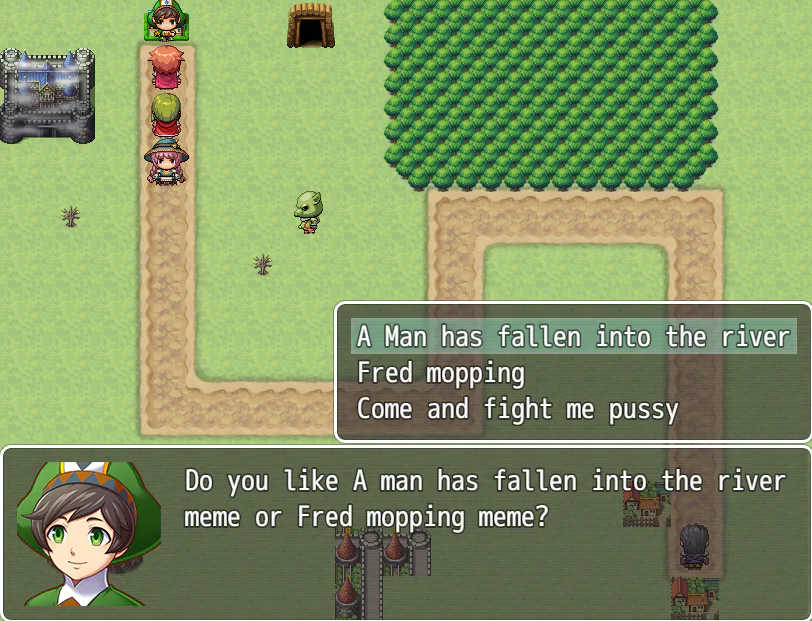Select the "Fred mopping" reply
This screenshot has height=621, width=812.
[x=441, y=374]
